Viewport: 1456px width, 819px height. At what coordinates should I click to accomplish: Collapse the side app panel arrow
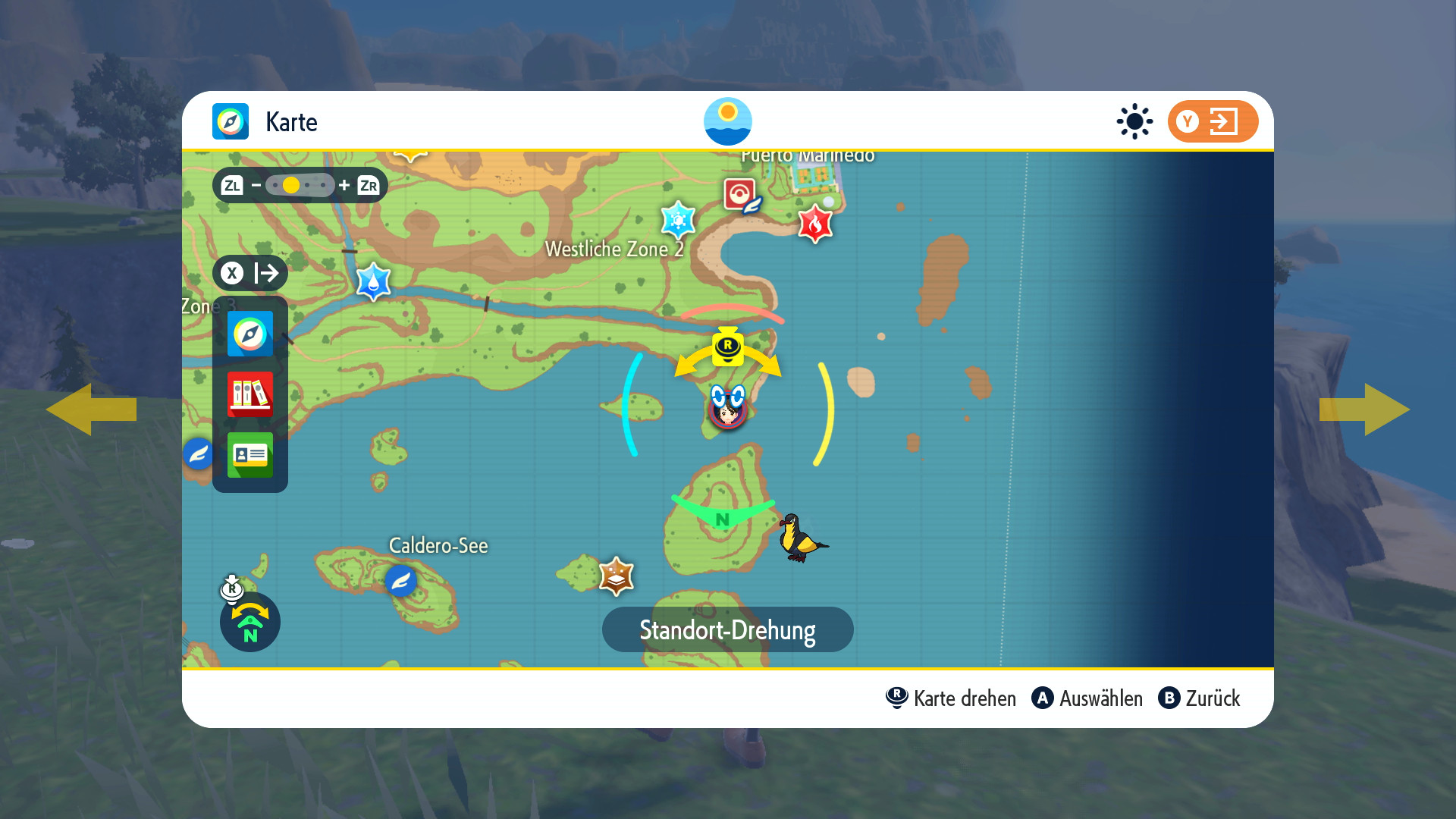(249, 273)
